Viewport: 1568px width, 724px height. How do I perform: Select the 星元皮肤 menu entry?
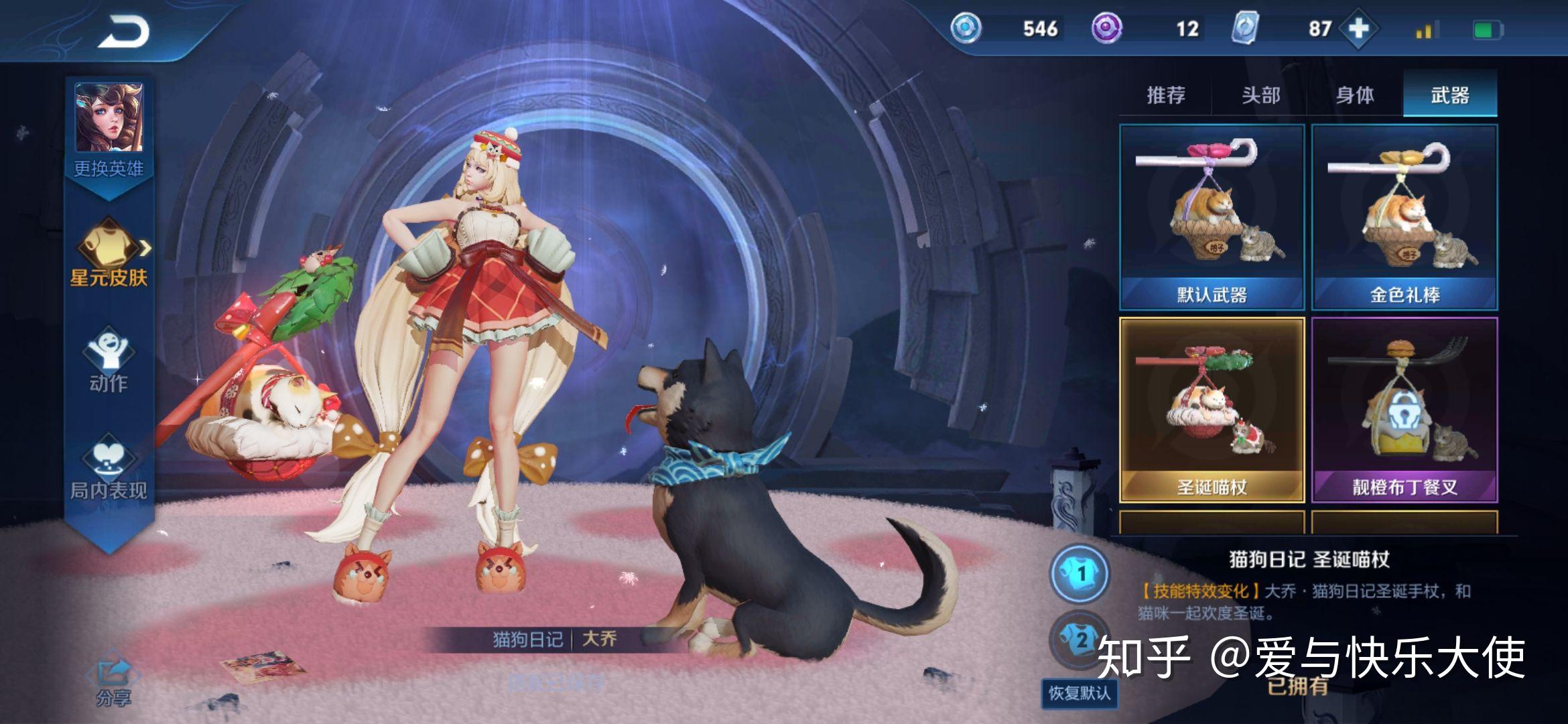109,253
